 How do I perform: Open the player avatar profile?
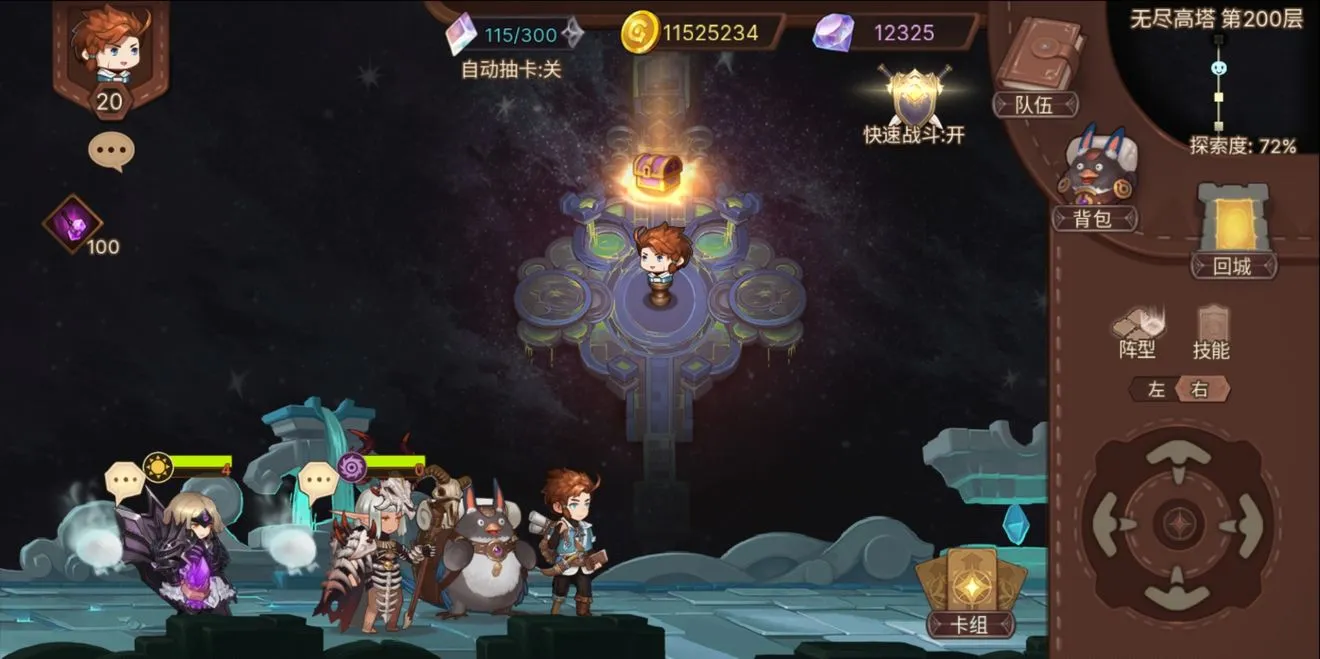coord(111,48)
